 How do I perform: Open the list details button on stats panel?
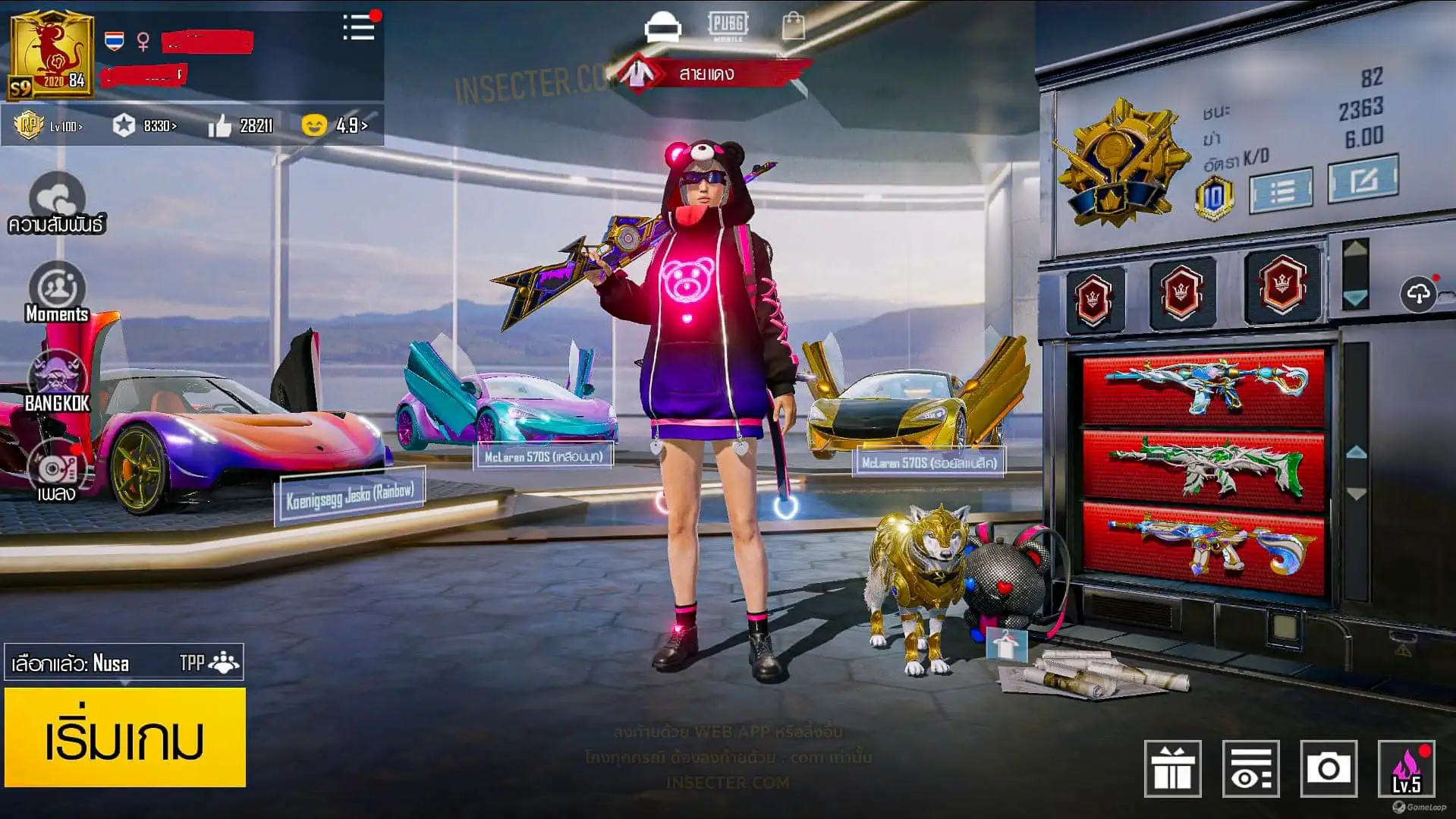(1281, 190)
